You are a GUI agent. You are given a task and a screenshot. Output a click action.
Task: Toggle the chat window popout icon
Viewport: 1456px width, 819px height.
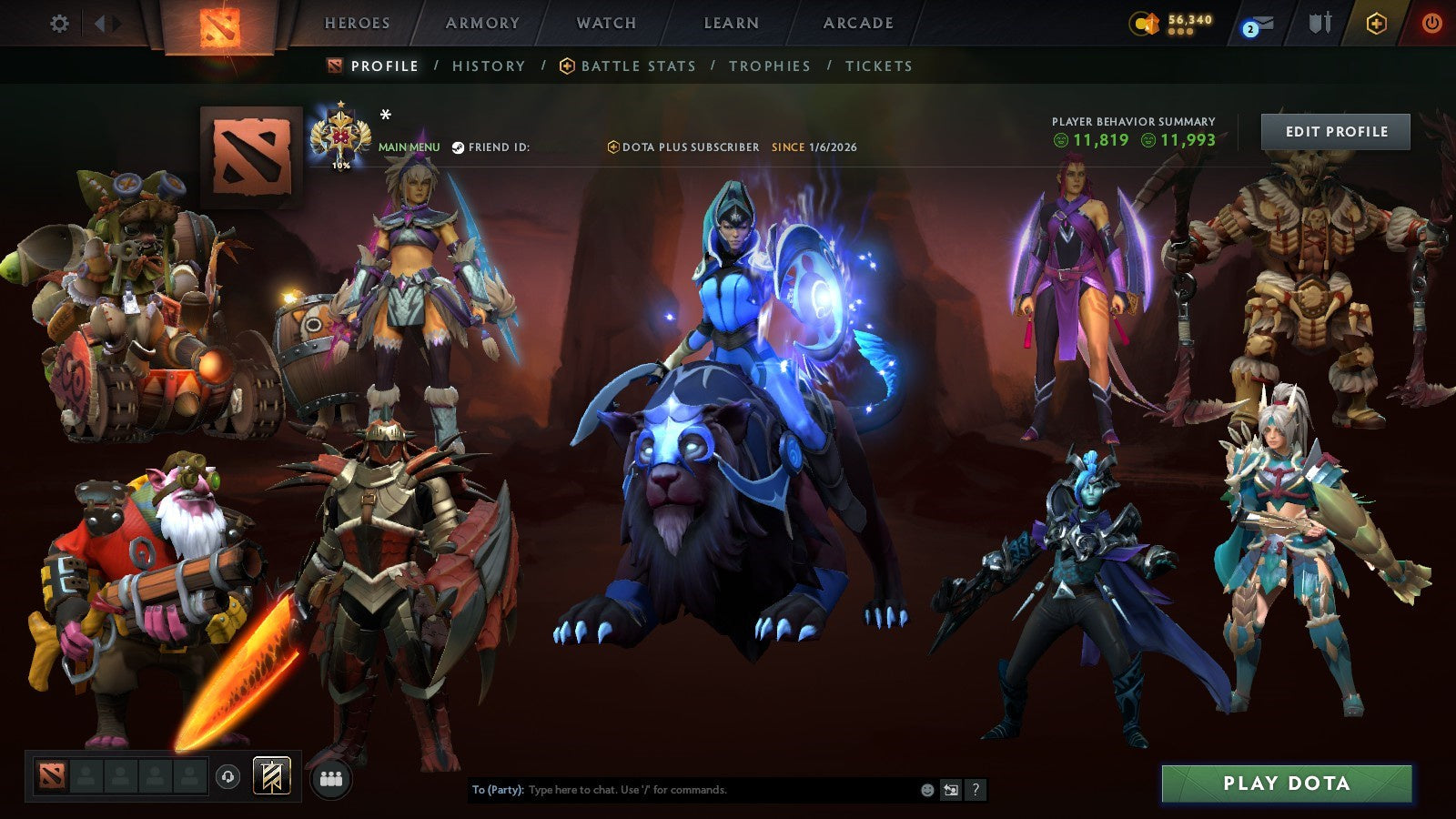(952, 790)
